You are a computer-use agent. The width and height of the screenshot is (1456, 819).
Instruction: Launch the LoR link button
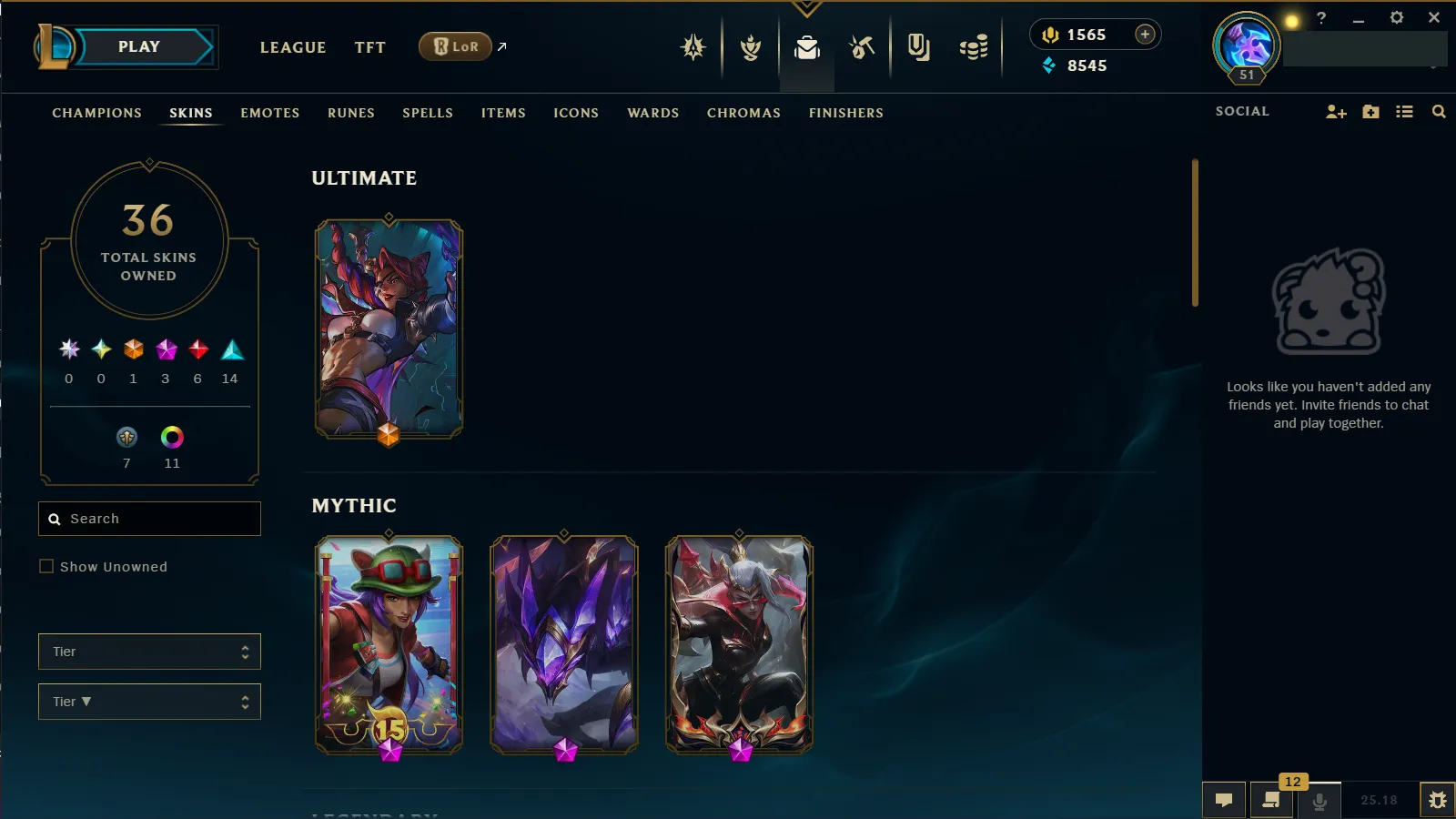(x=455, y=46)
